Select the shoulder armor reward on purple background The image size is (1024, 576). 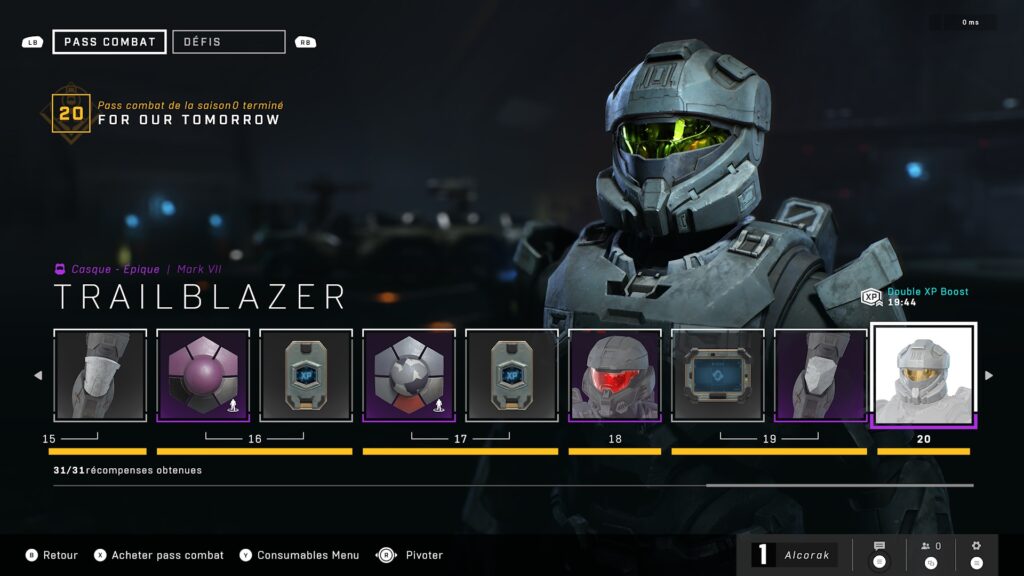click(x=821, y=375)
